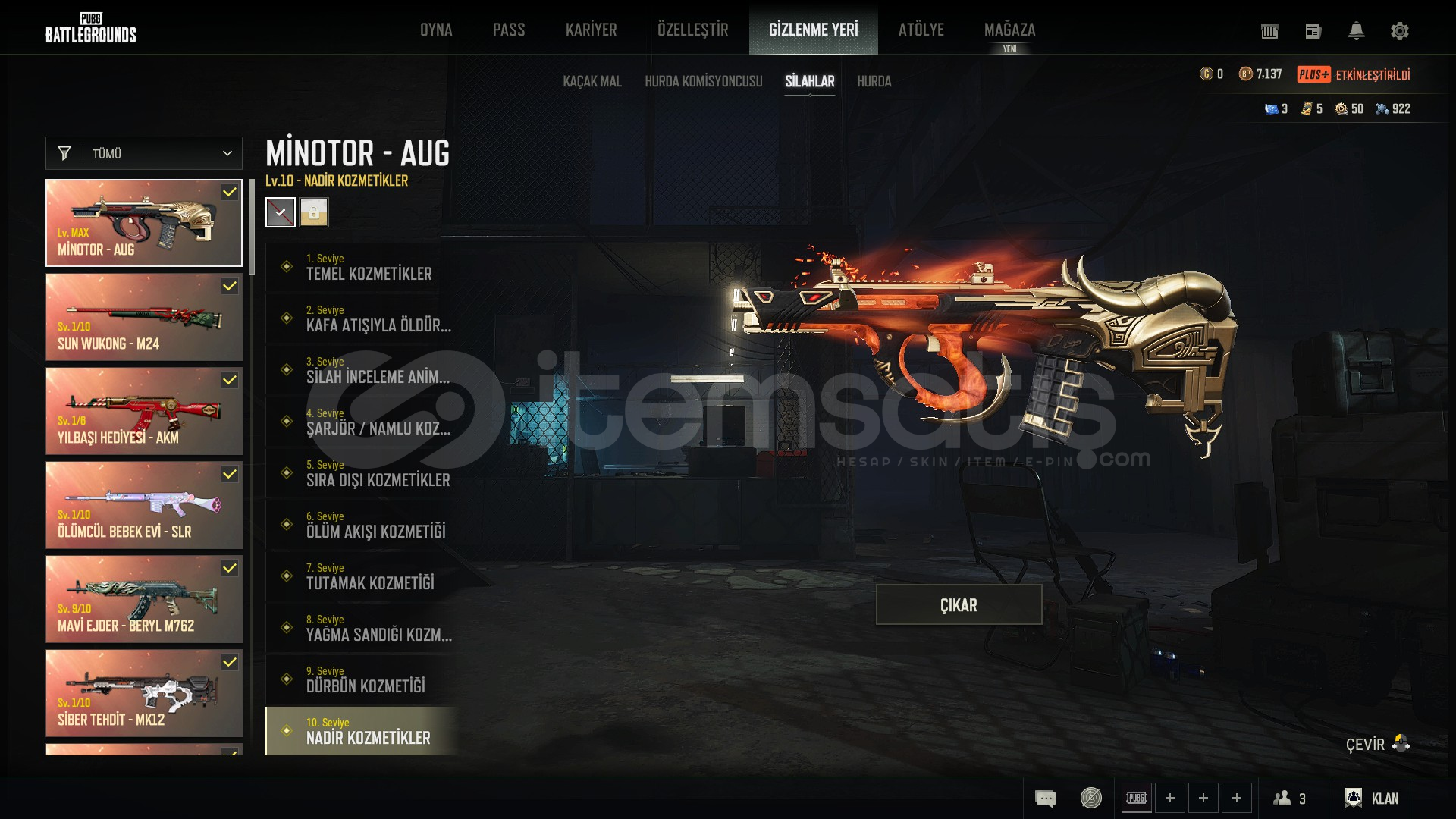Select the ATÖLYE tab
This screenshot has width=1456, height=819.
(x=921, y=30)
